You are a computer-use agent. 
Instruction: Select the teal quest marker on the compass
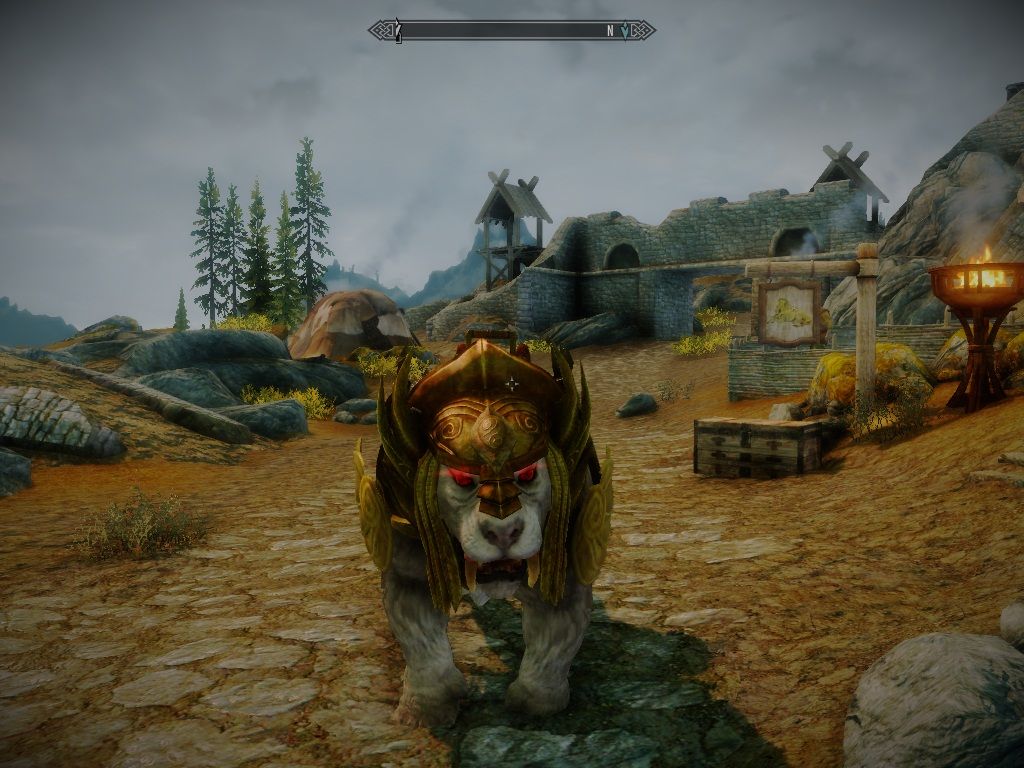pos(626,31)
